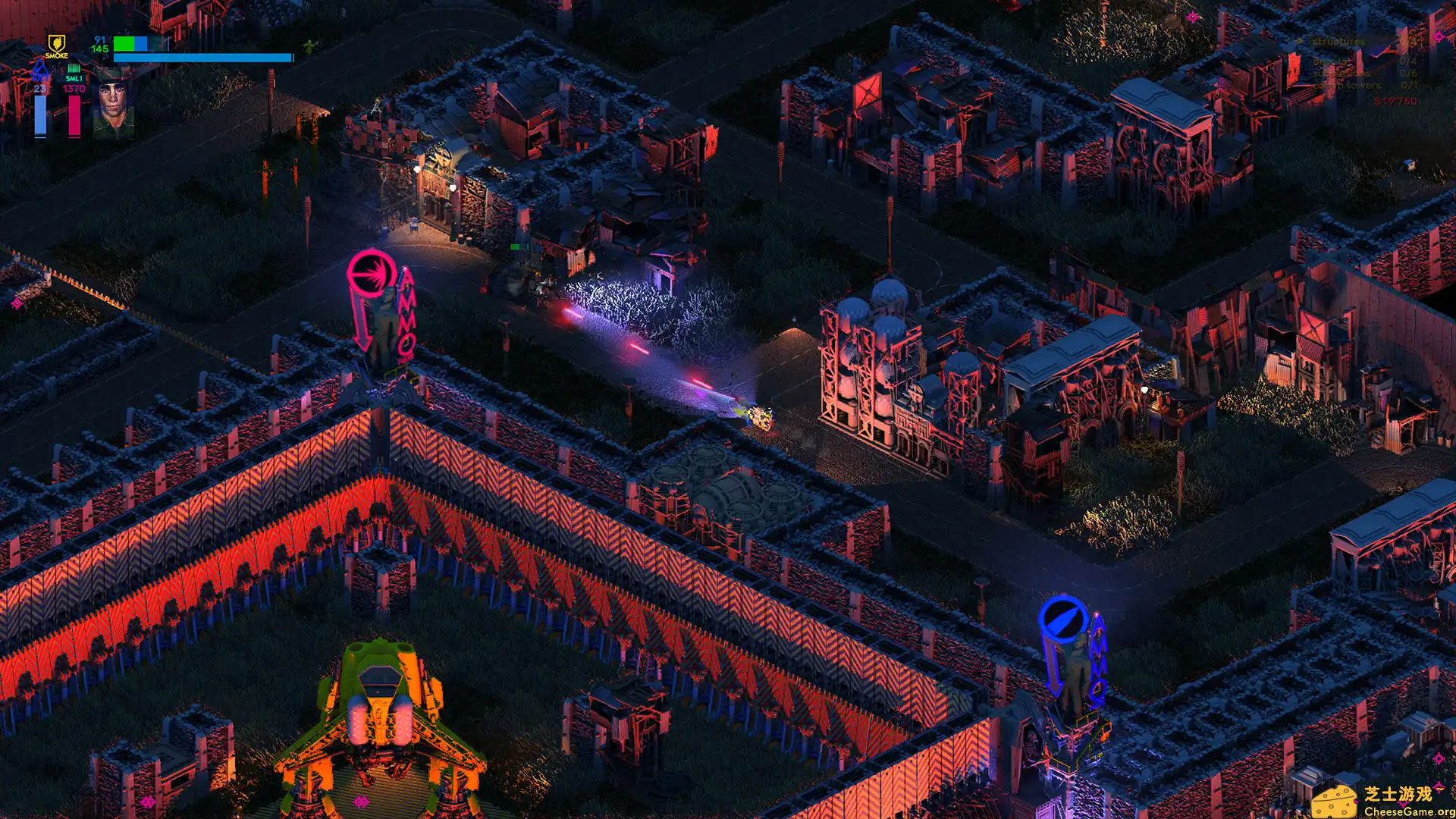Toggle the comm towers 0/1 objective

(1409, 86)
